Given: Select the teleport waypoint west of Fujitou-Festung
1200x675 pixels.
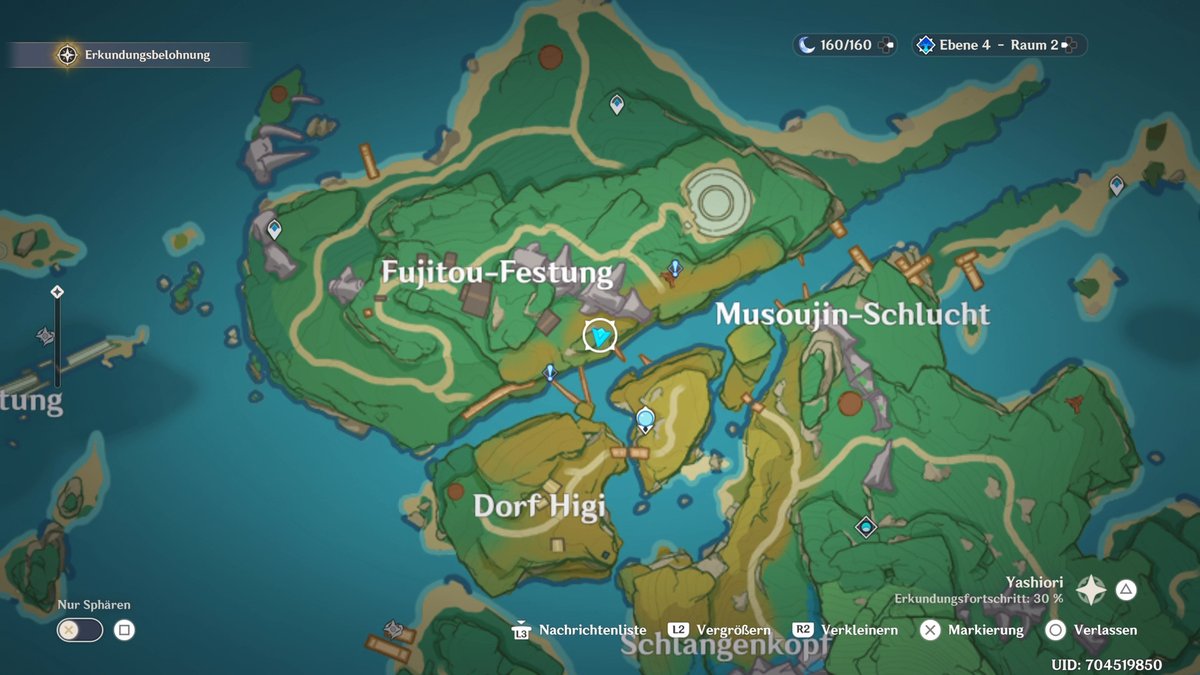Looking at the screenshot, I should point(274,230).
